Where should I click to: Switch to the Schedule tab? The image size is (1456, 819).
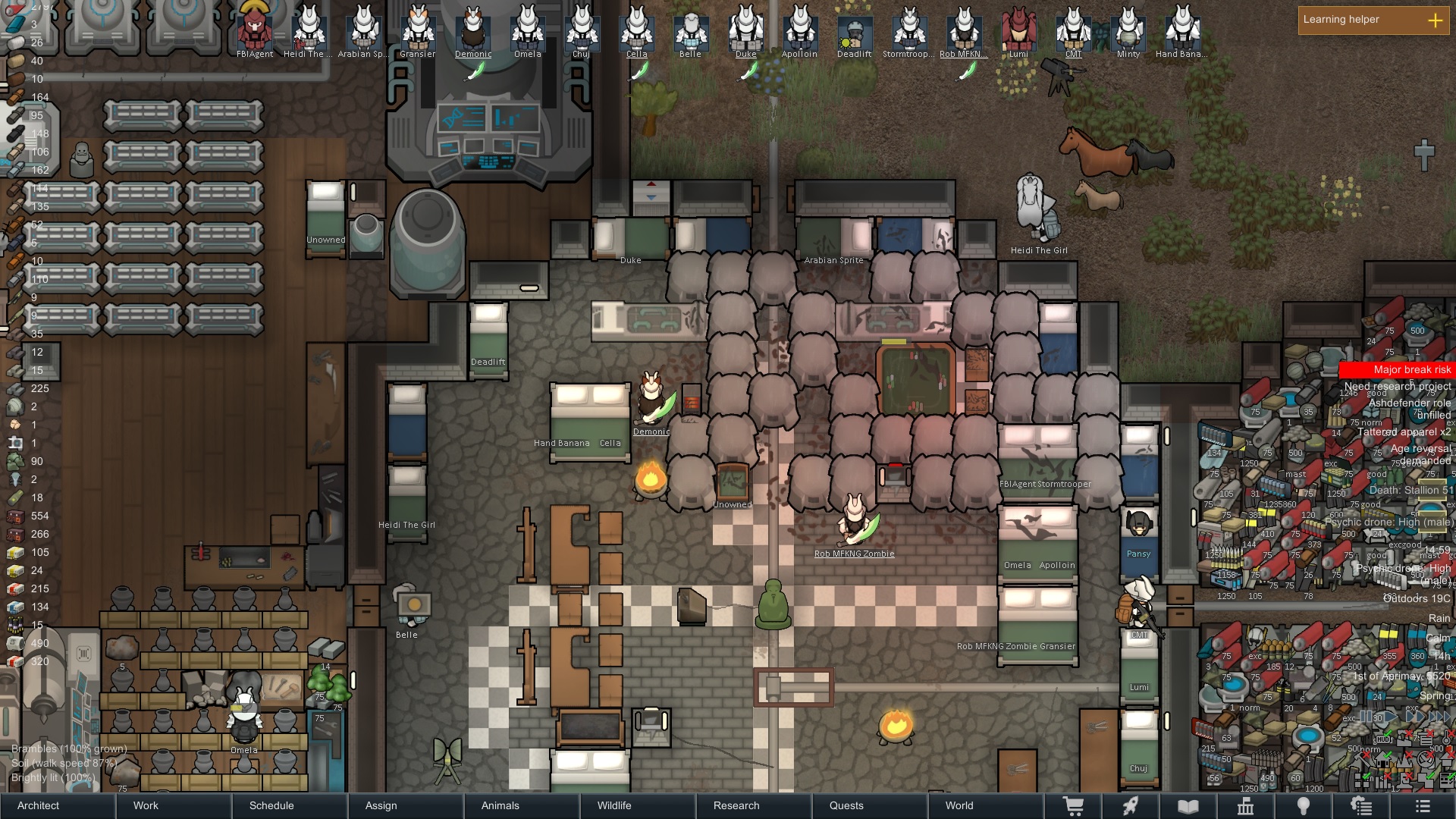(x=271, y=805)
